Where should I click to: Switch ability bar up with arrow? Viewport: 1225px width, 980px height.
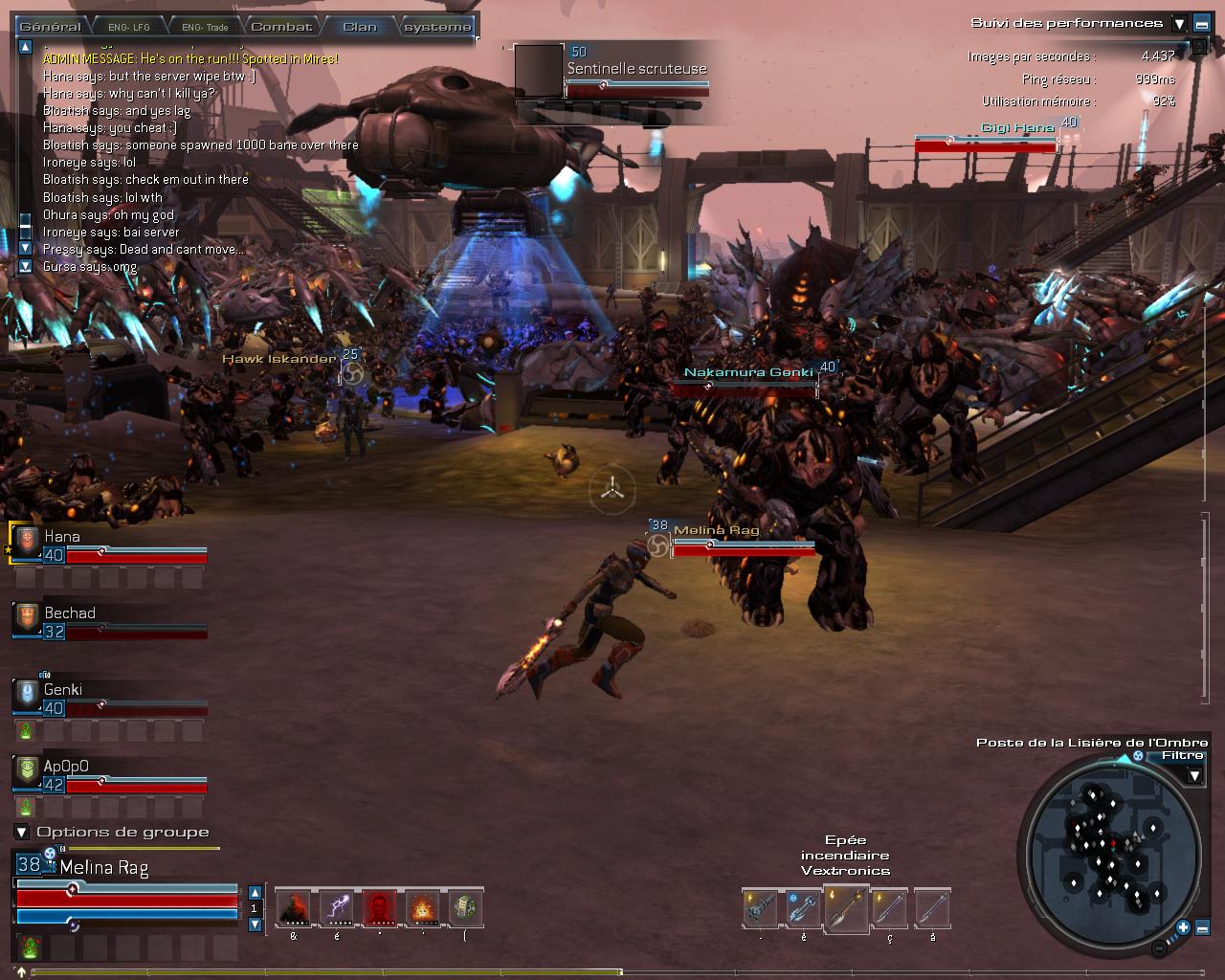(x=255, y=892)
